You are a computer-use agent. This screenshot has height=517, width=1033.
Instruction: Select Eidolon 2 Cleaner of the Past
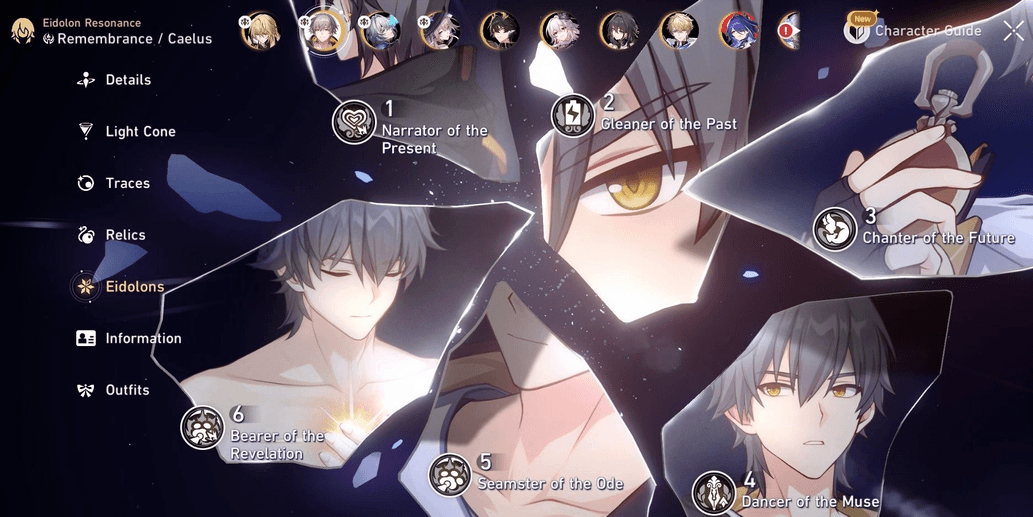click(573, 115)
